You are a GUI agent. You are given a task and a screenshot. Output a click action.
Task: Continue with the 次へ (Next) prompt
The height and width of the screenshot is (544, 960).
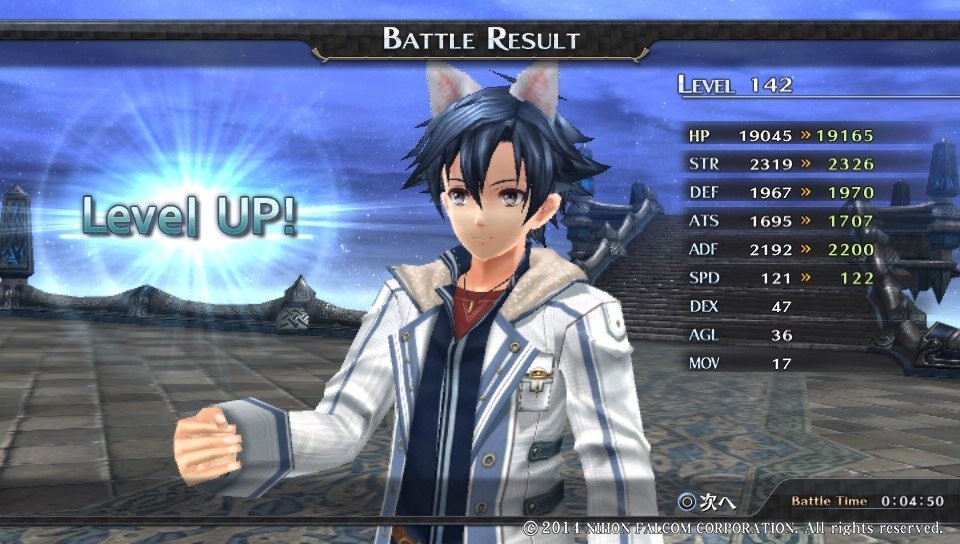[x=704, y=499]
